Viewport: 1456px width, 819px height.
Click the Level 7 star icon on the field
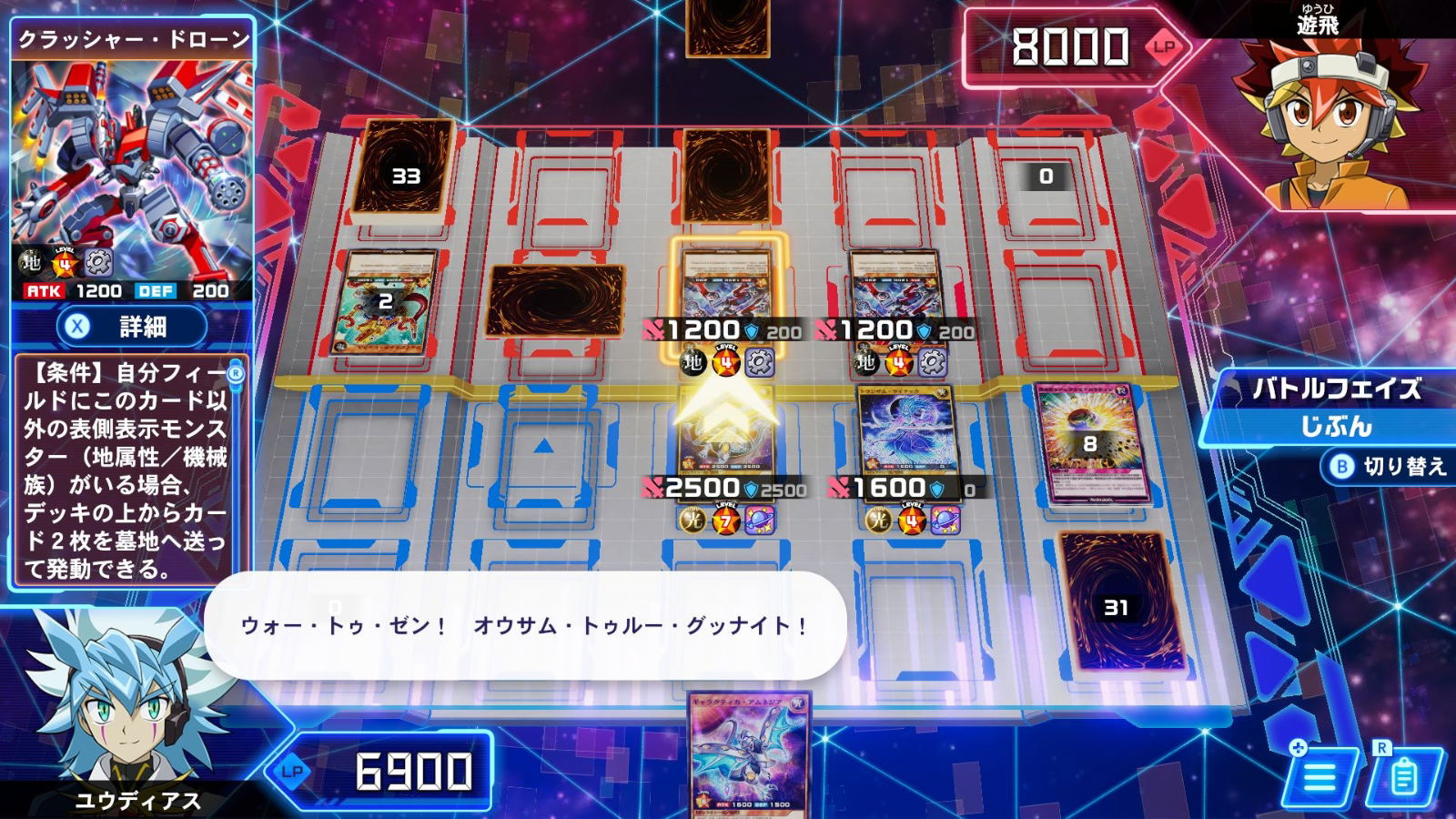pyautogui.click(x=724, y=516)
